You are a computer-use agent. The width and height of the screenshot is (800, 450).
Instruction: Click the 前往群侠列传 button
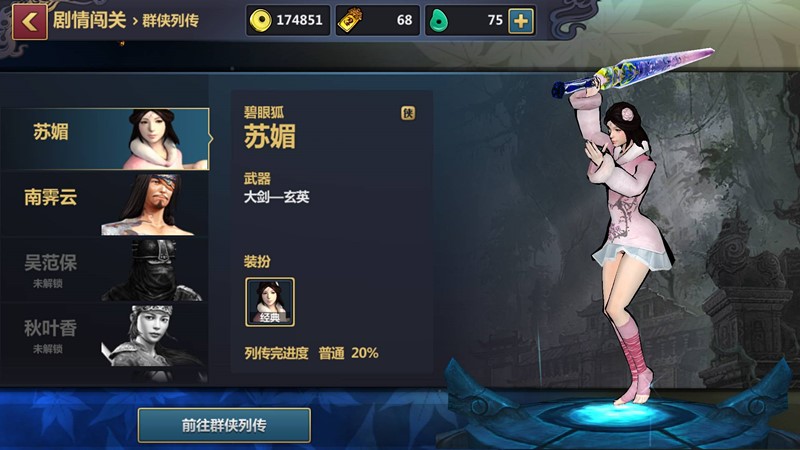pyautogui.click(x=224, y=425)
